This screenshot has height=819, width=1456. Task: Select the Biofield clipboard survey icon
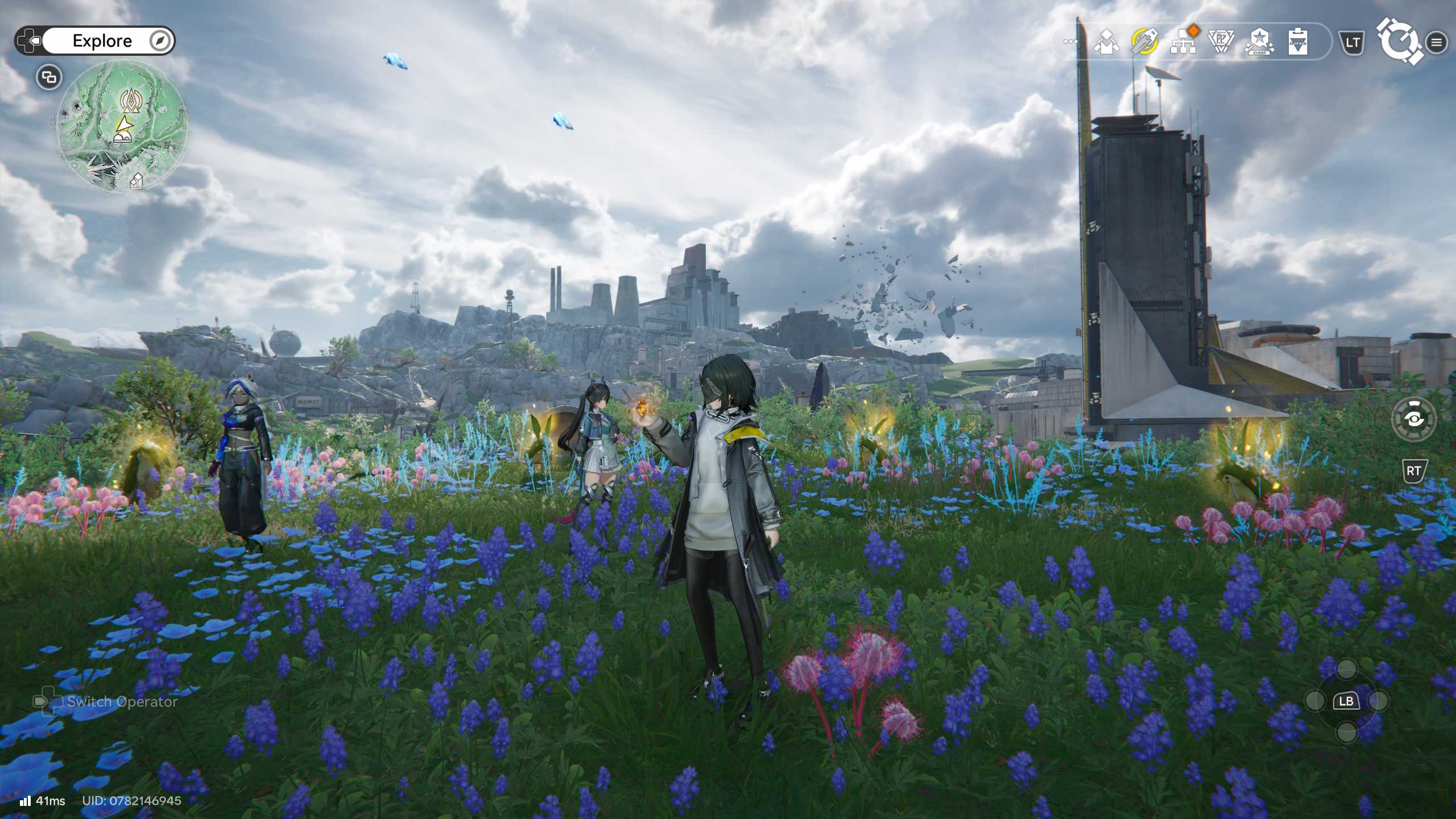(x=1298, y=42)
